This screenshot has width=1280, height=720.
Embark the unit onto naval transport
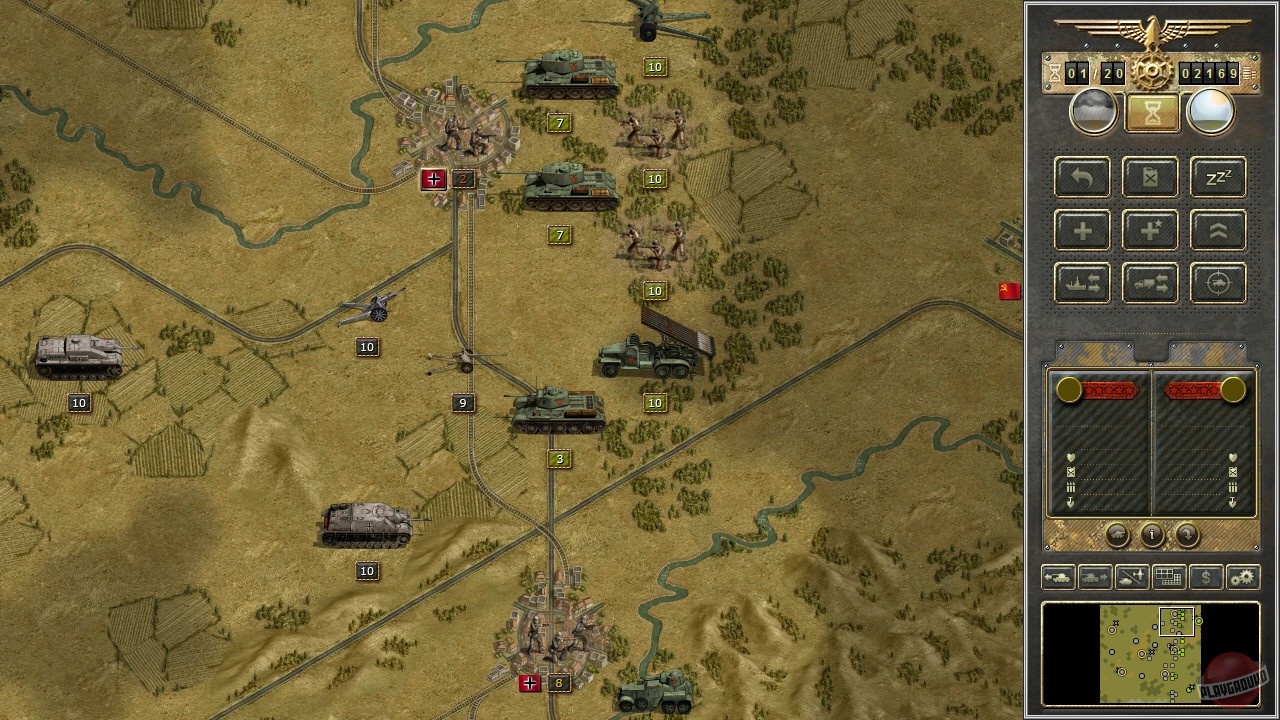(1081, 283)
